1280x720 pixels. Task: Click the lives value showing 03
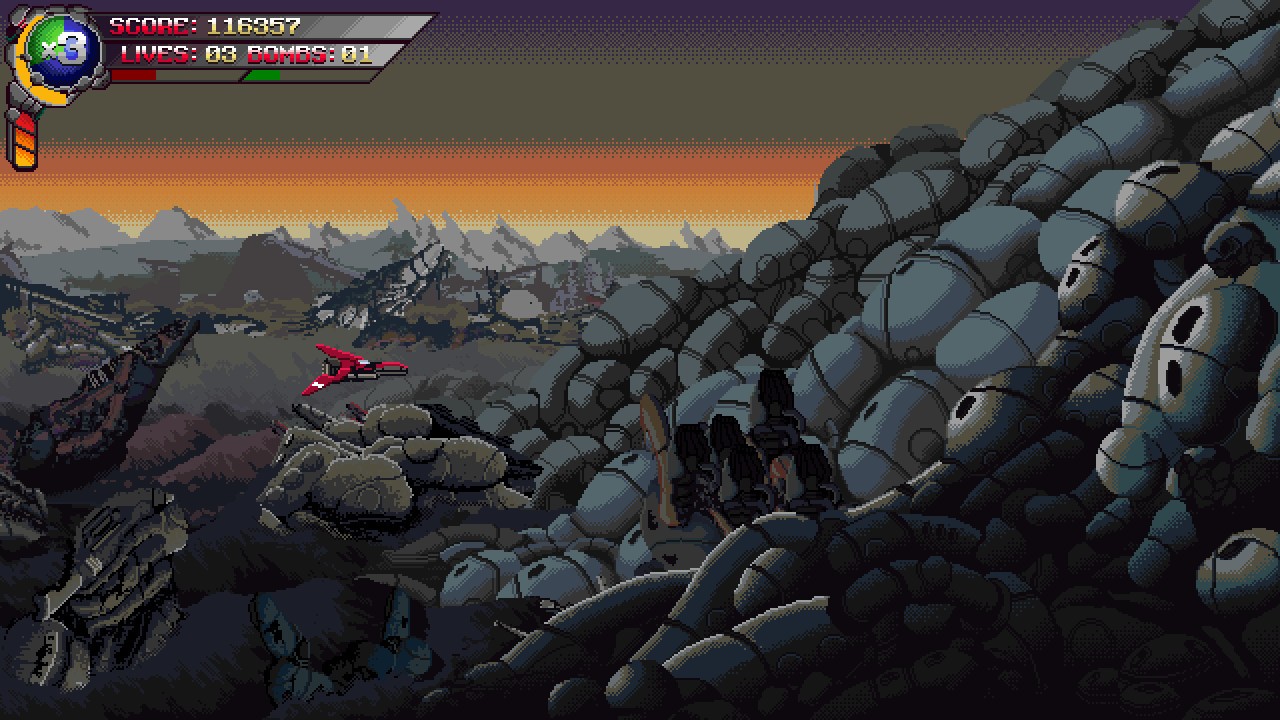pos(221,55)
